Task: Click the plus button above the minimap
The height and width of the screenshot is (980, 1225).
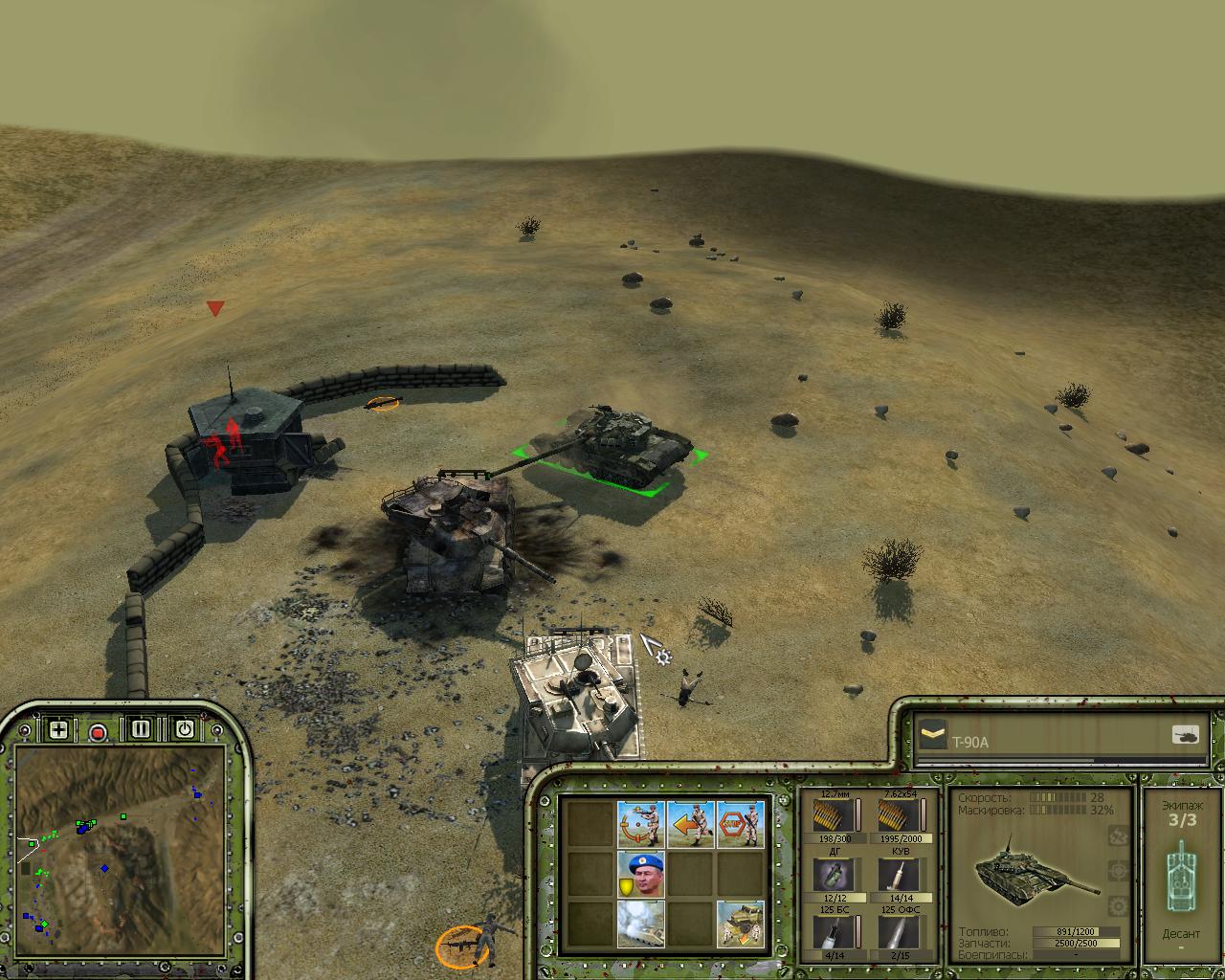Action: [58, 730]
